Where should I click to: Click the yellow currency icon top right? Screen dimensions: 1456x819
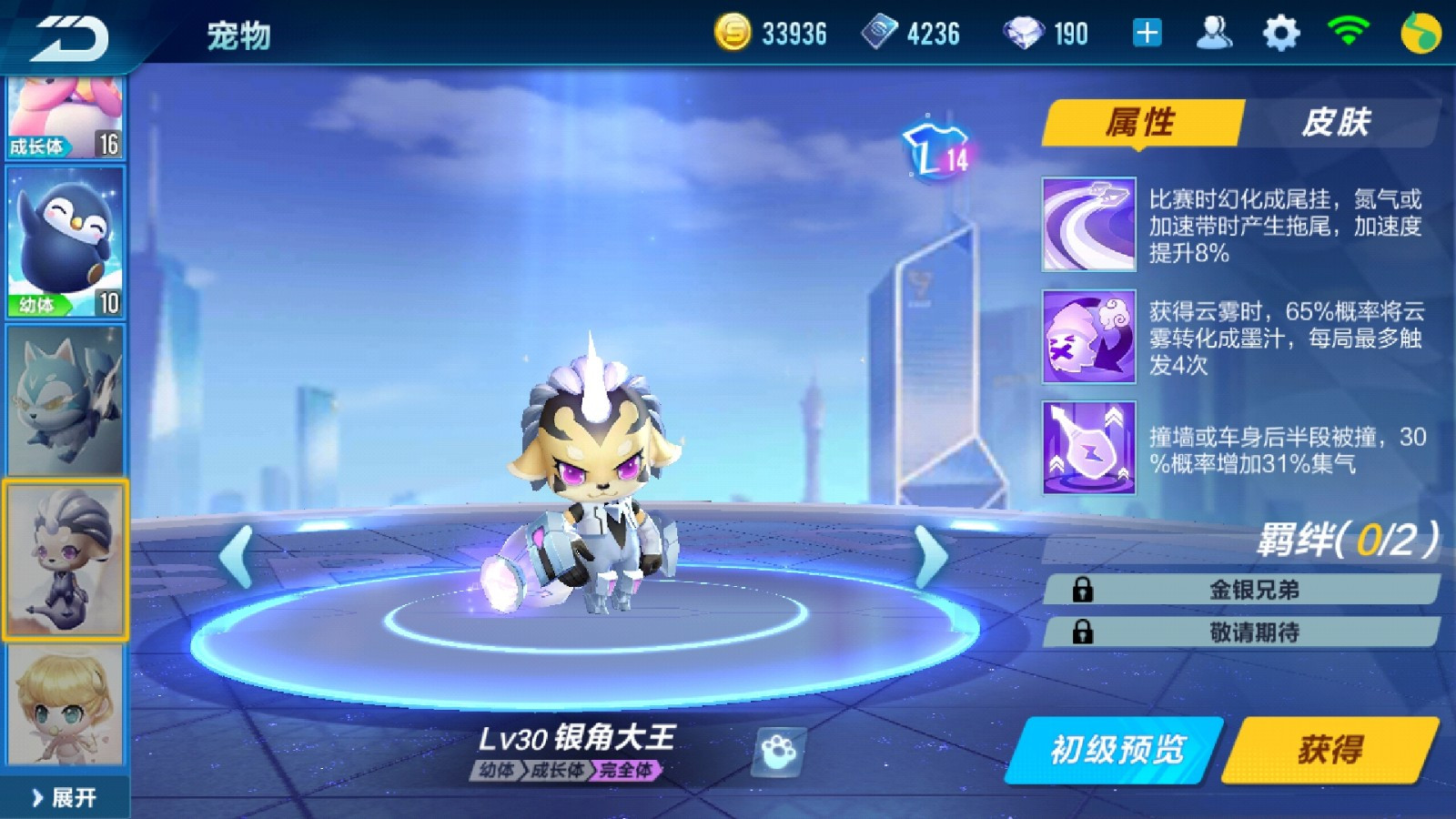[x=1419, y=30]
